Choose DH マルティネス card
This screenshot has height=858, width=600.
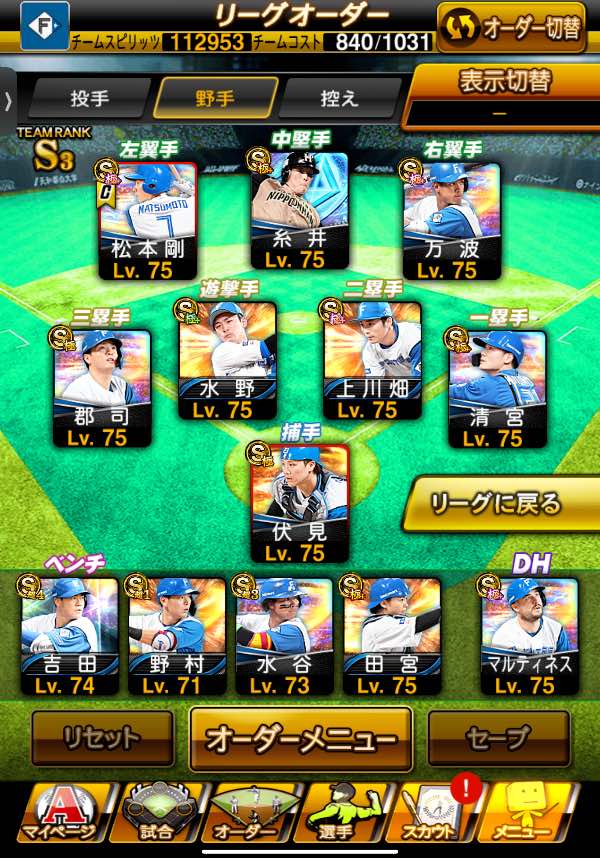click(529, 636)
